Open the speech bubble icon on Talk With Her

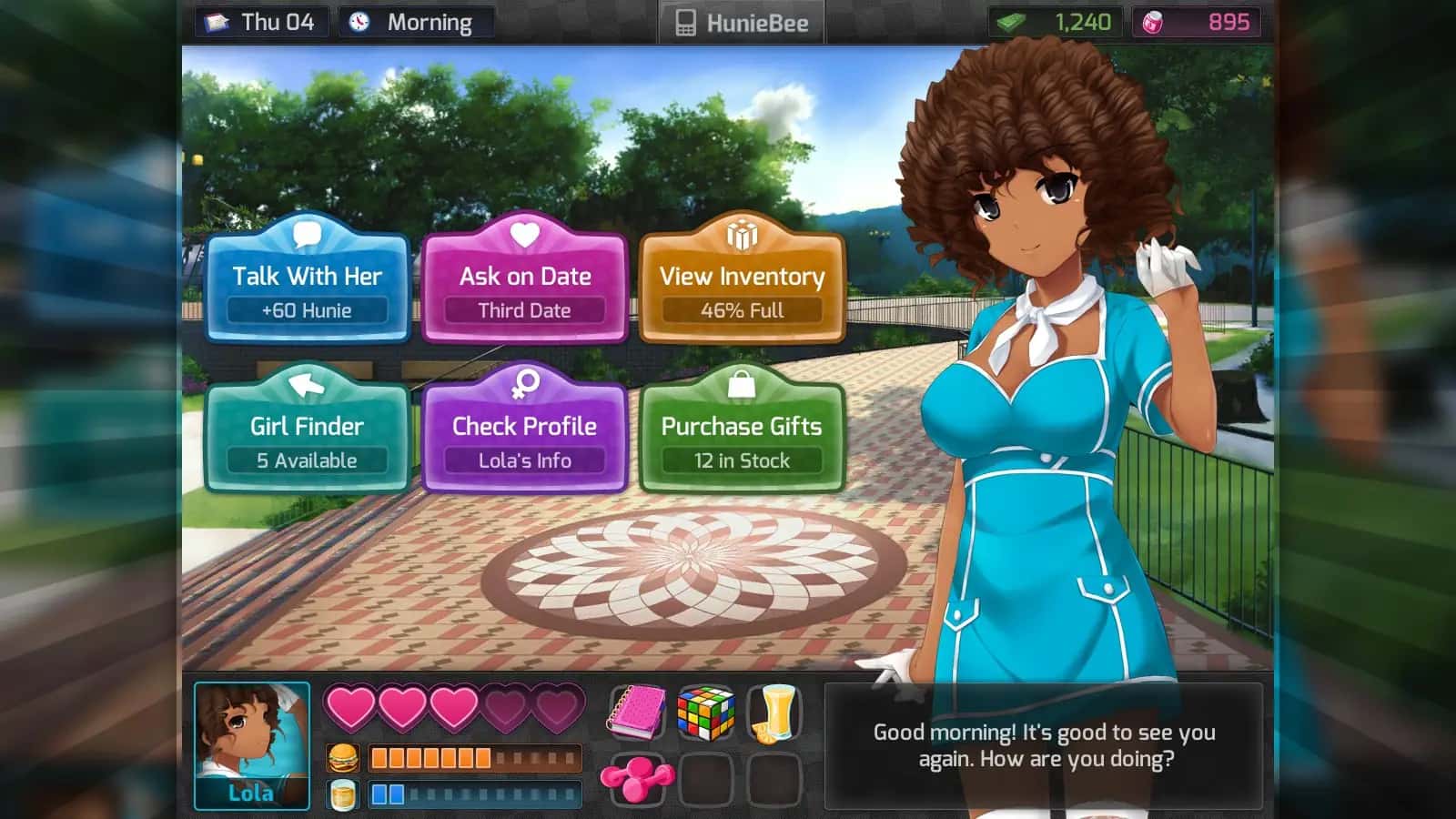[307, 234]
